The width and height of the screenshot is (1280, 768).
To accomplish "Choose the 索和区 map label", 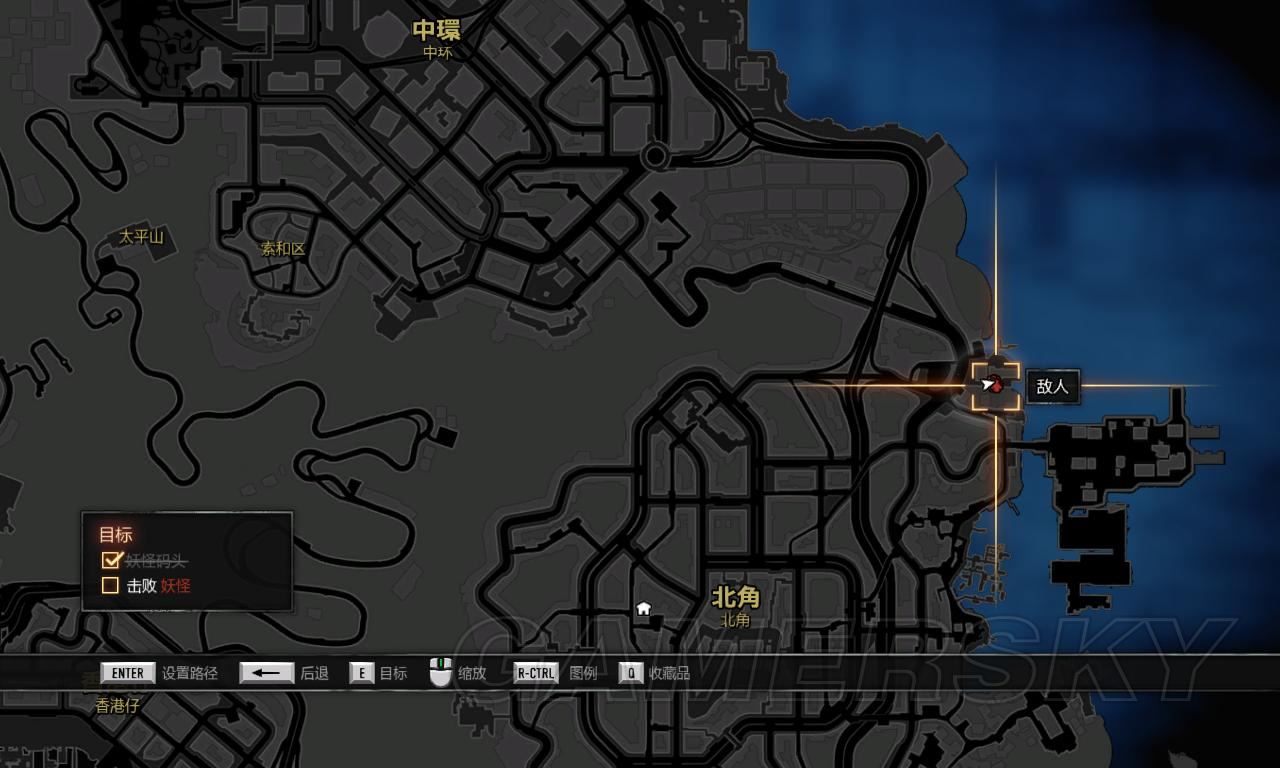I will pos(283,248).
